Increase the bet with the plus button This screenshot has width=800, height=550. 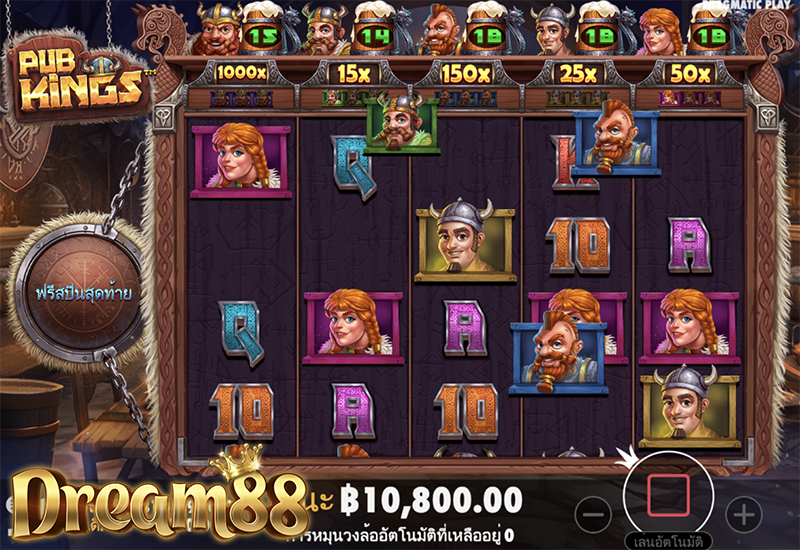pyautogui.click(x=743, y=515)
